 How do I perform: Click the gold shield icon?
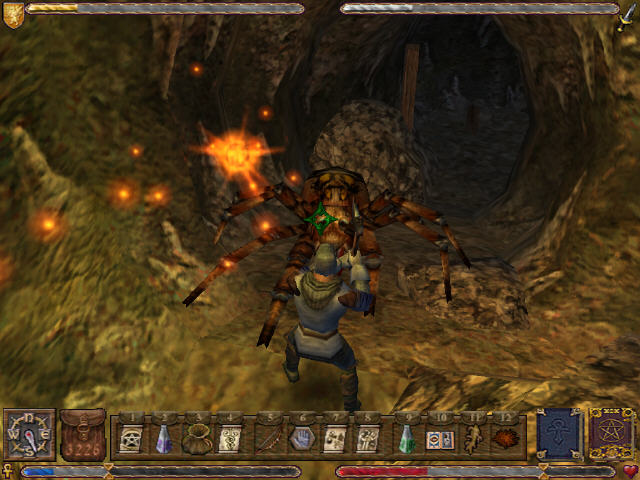point(12,9)
